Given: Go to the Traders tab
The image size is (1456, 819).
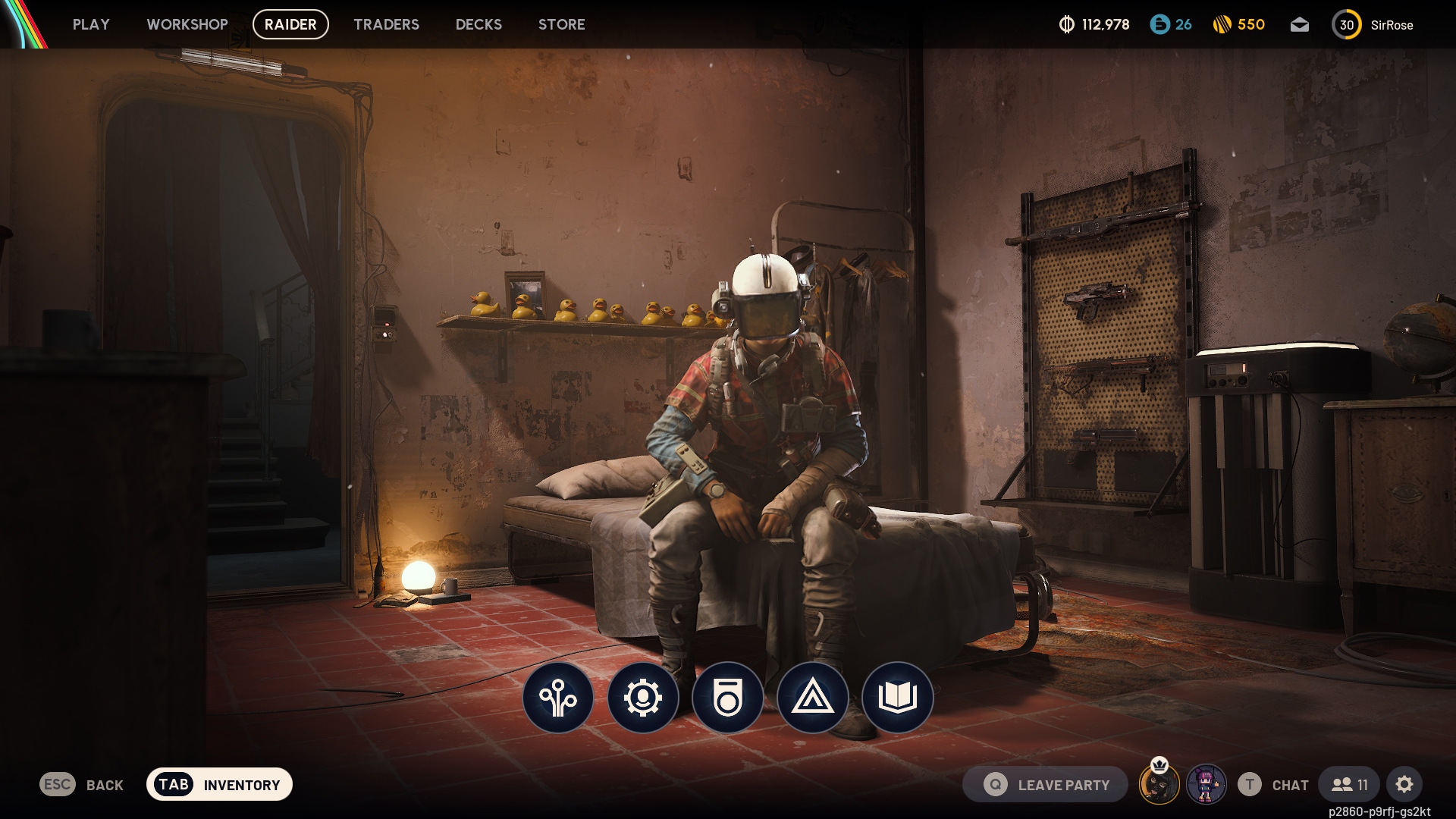Looking at the screenshot, I should point(386,24).
